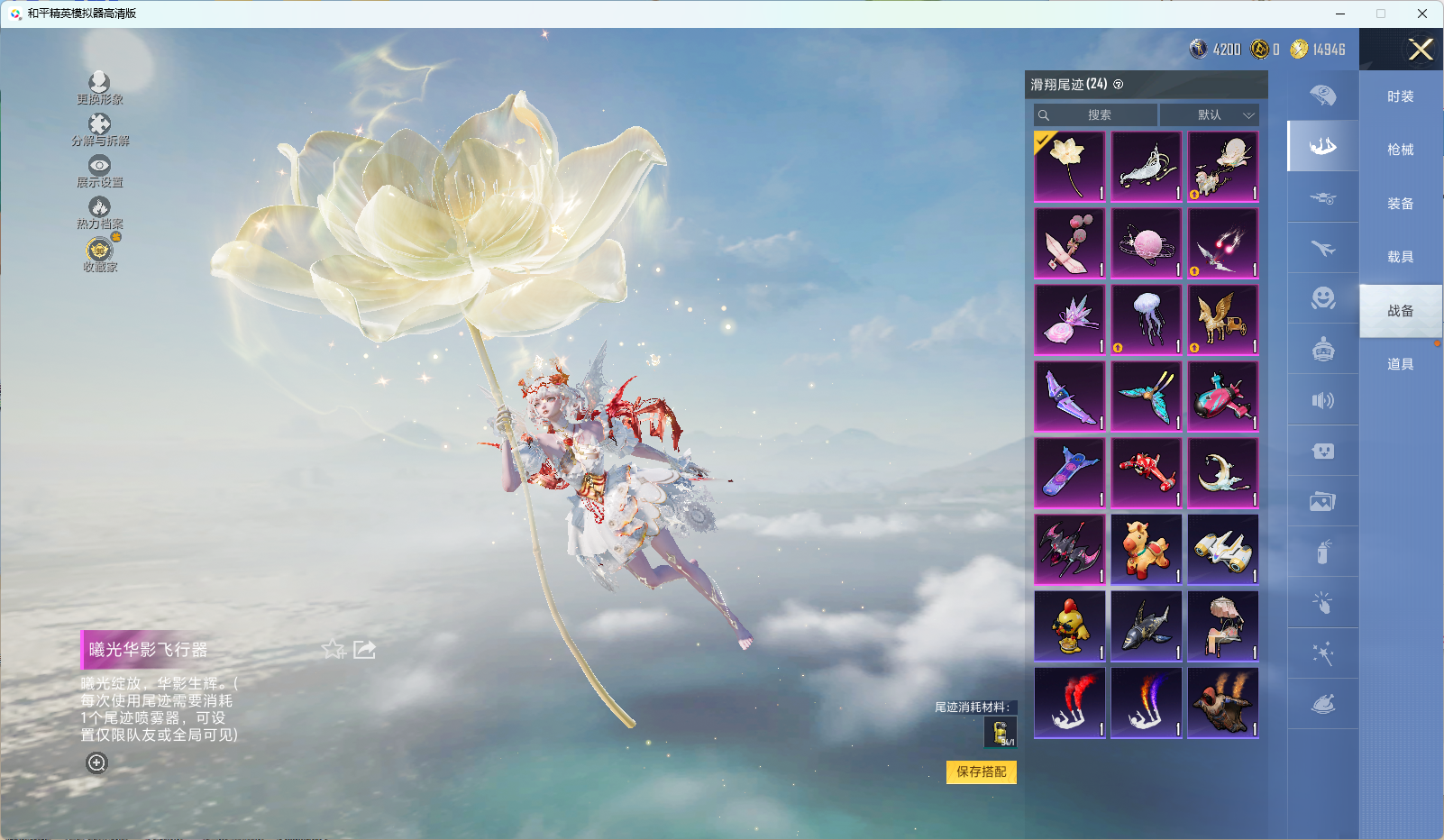This screenshot has width=1444, height=840.
Task: Click the 保存搭配 save button
Action: tap(981, 772)
